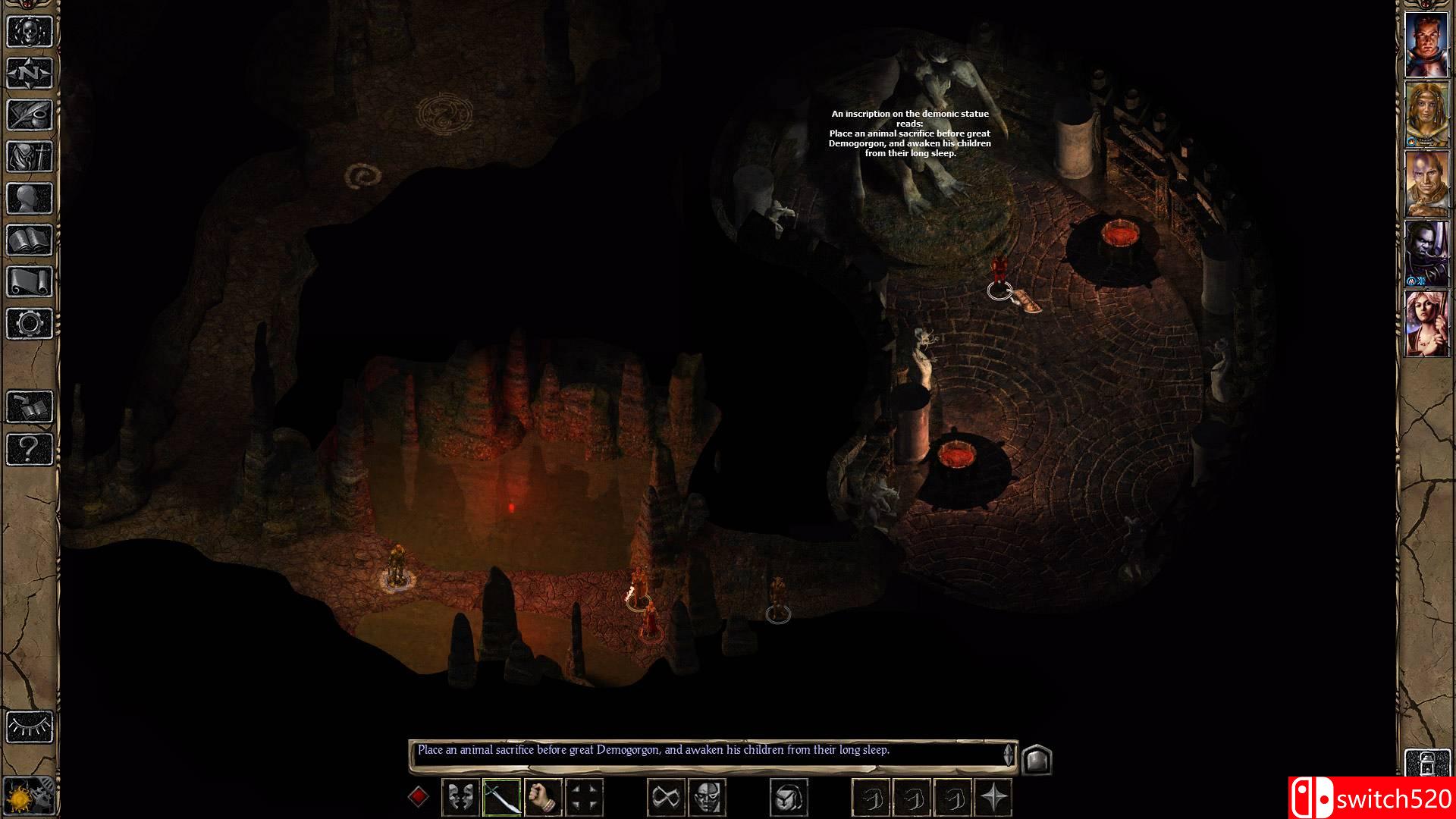Click the eye icon on the left sidebar

[30, 726]
